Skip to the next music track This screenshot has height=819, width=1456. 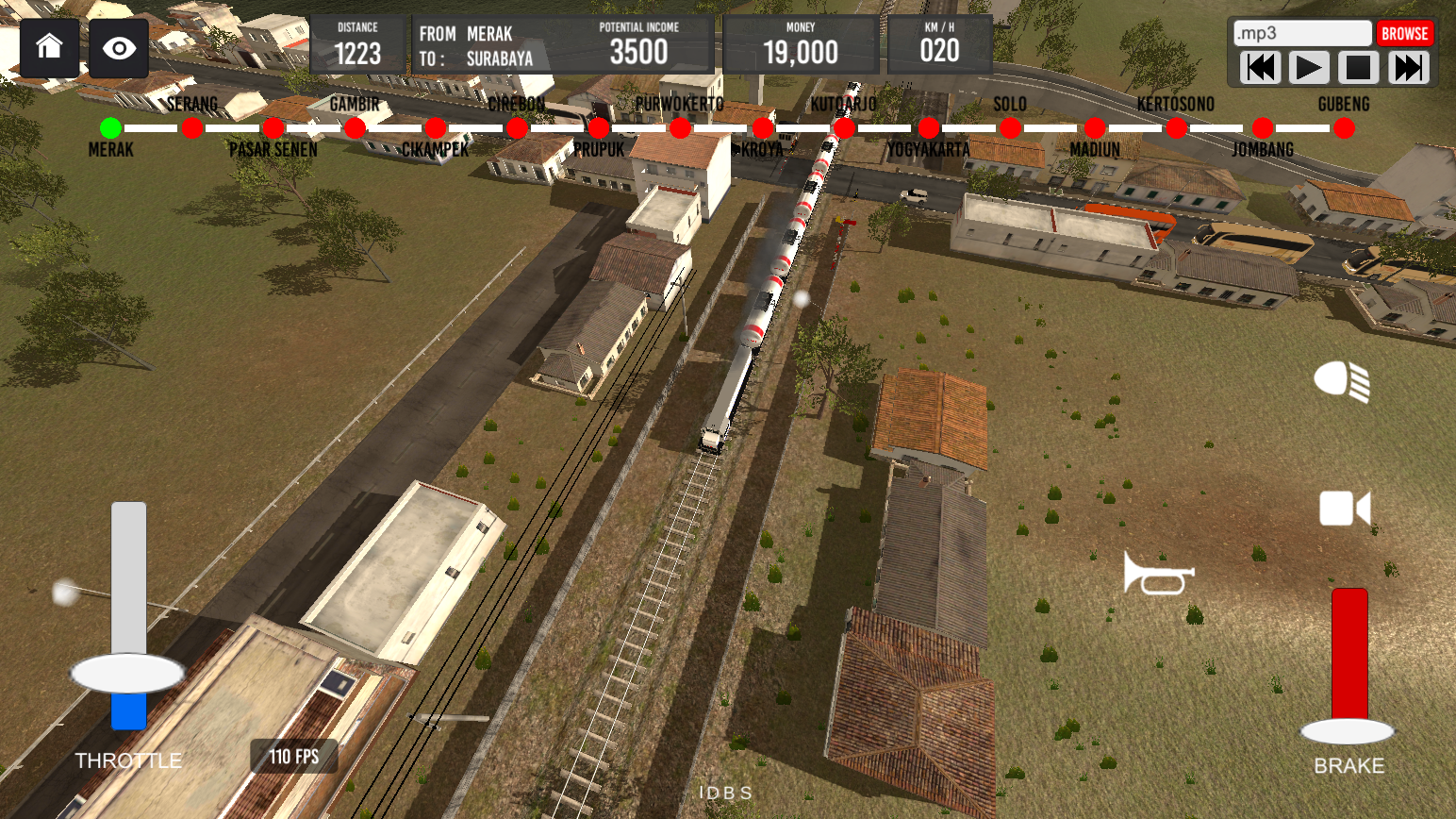pos(1408,68)
